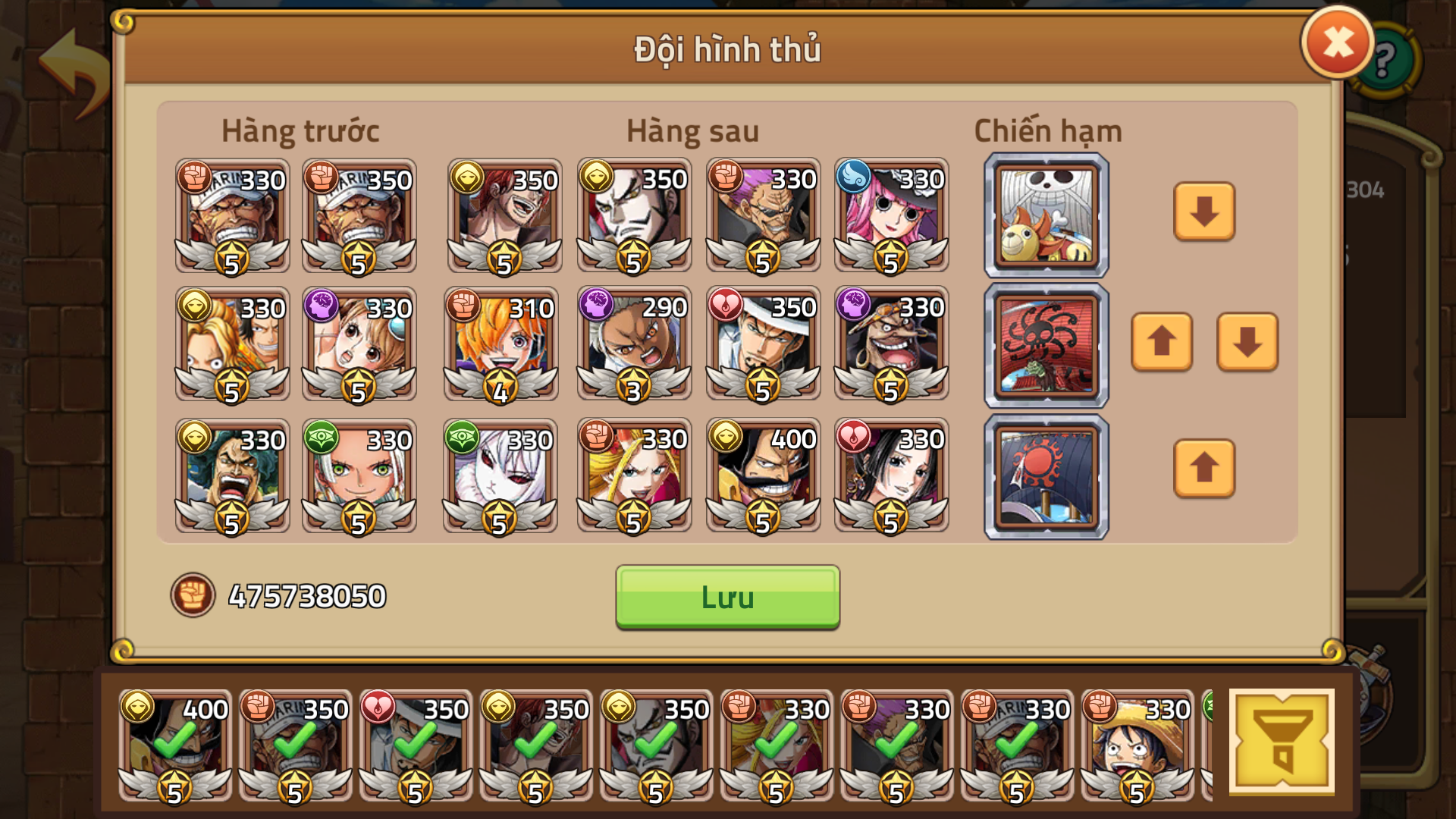The width and height of the screenshot is (1456, 819).
Task: Select Gol D. Roger's 400-power portrait
Action: pyautogui.click(x=762, y=476)
